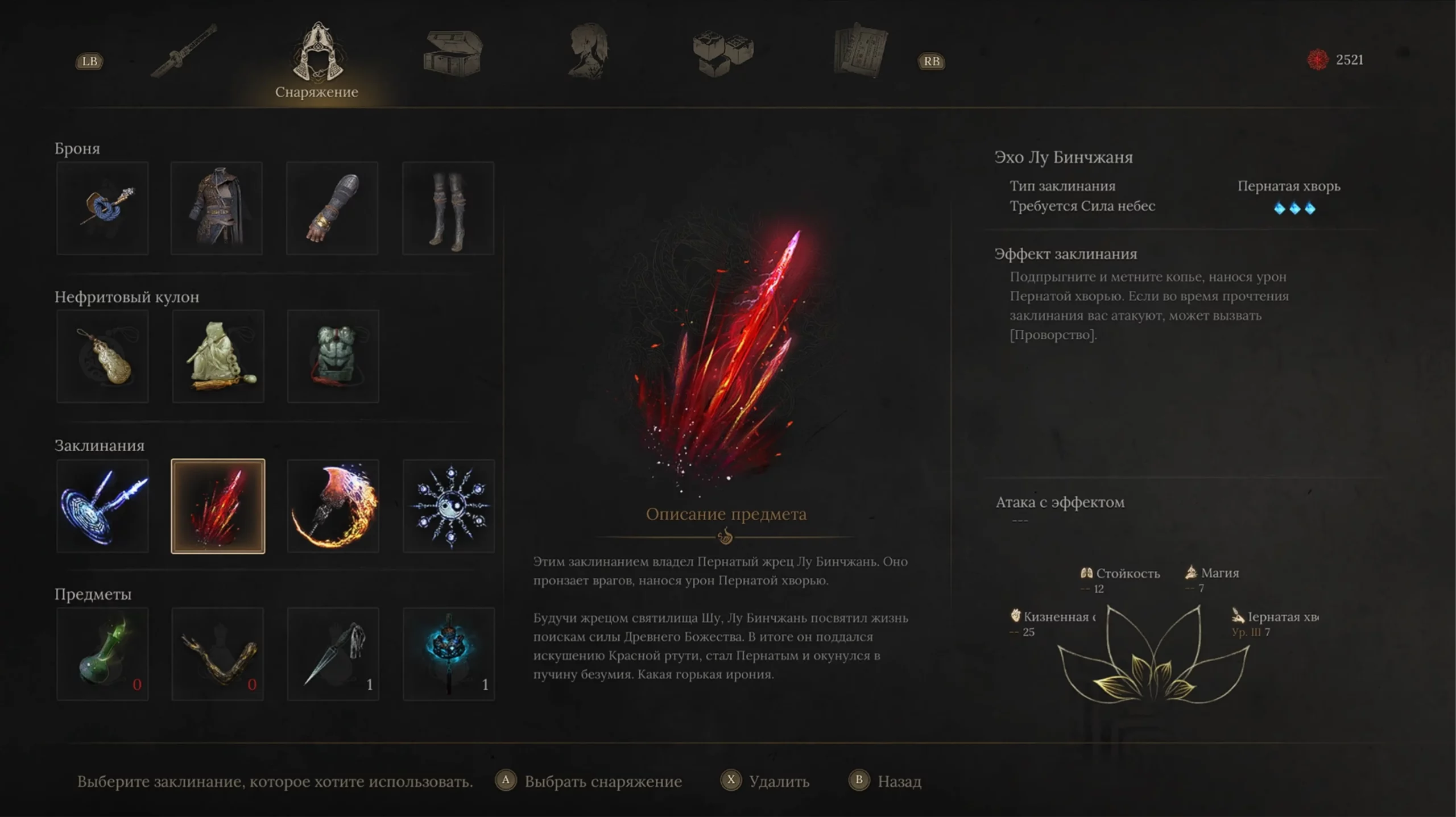Select the blue disc lightning spell
1456x817 pixels.
tap(103, 506)
